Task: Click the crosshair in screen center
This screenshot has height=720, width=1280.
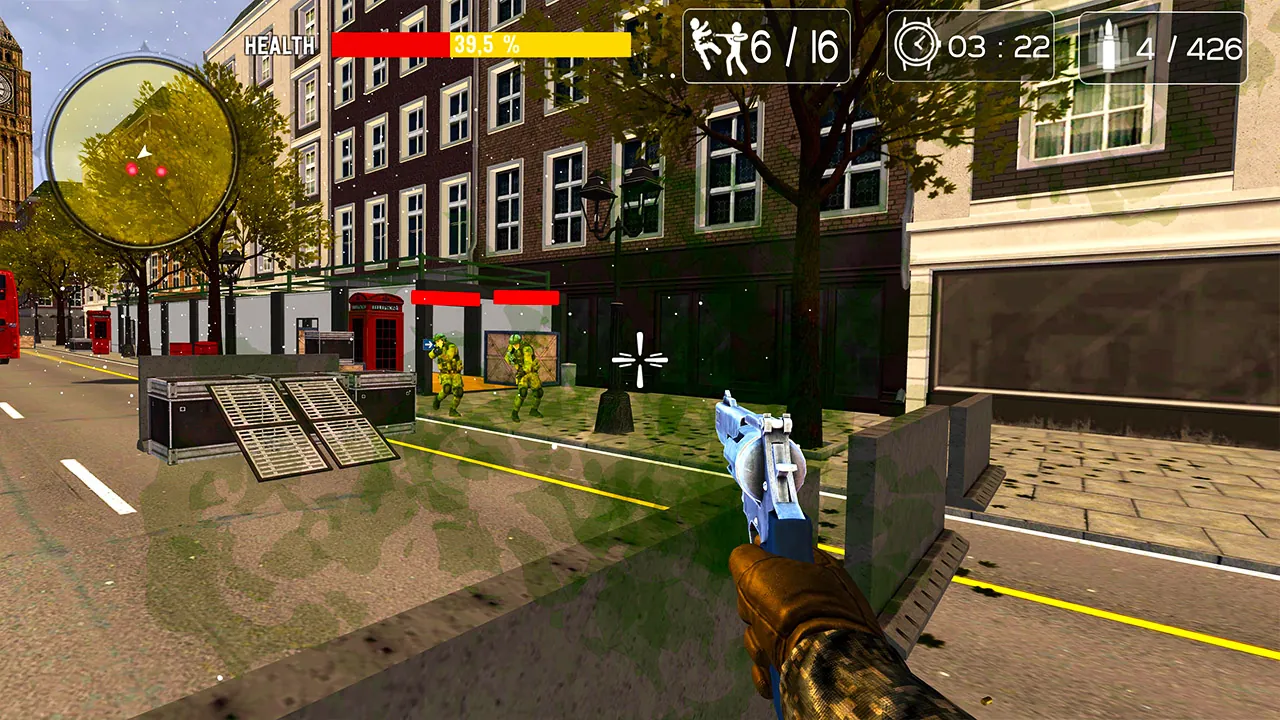Action: 640,360
